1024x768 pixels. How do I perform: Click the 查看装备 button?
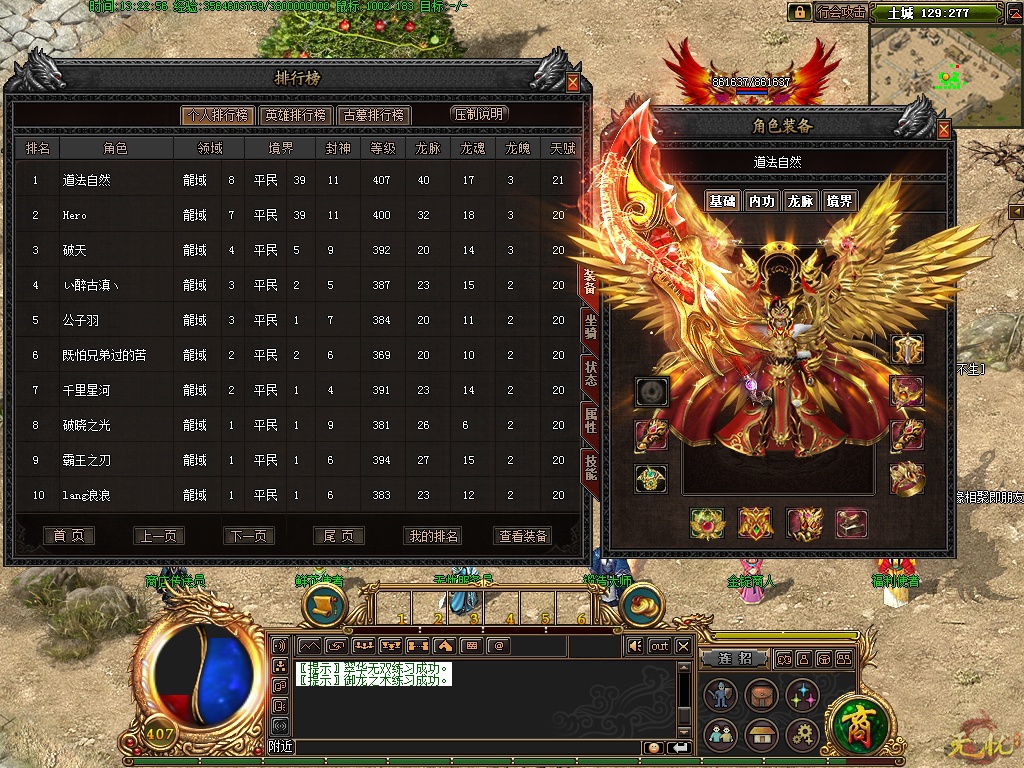(x=523, y=536)
